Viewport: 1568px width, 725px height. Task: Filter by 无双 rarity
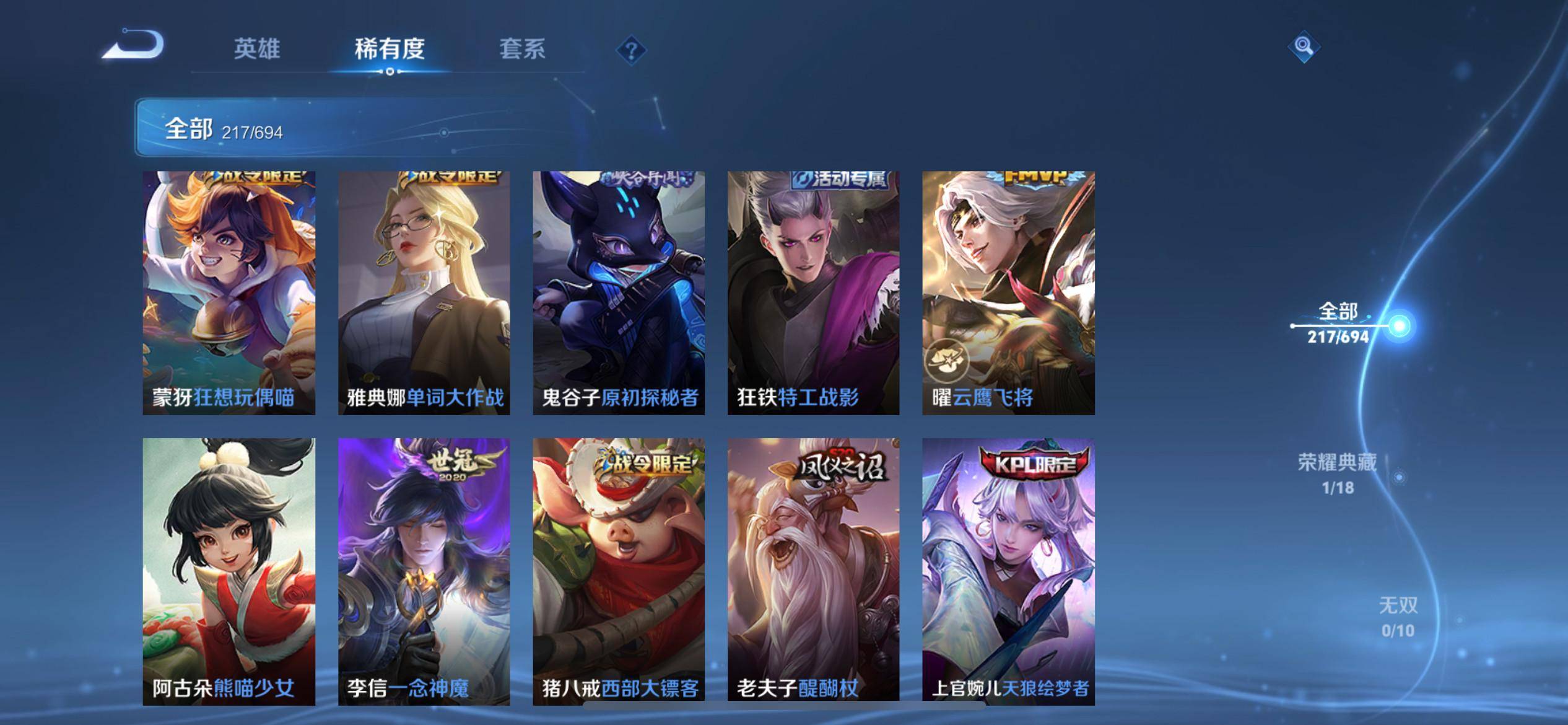click(x=1398, y=617)
